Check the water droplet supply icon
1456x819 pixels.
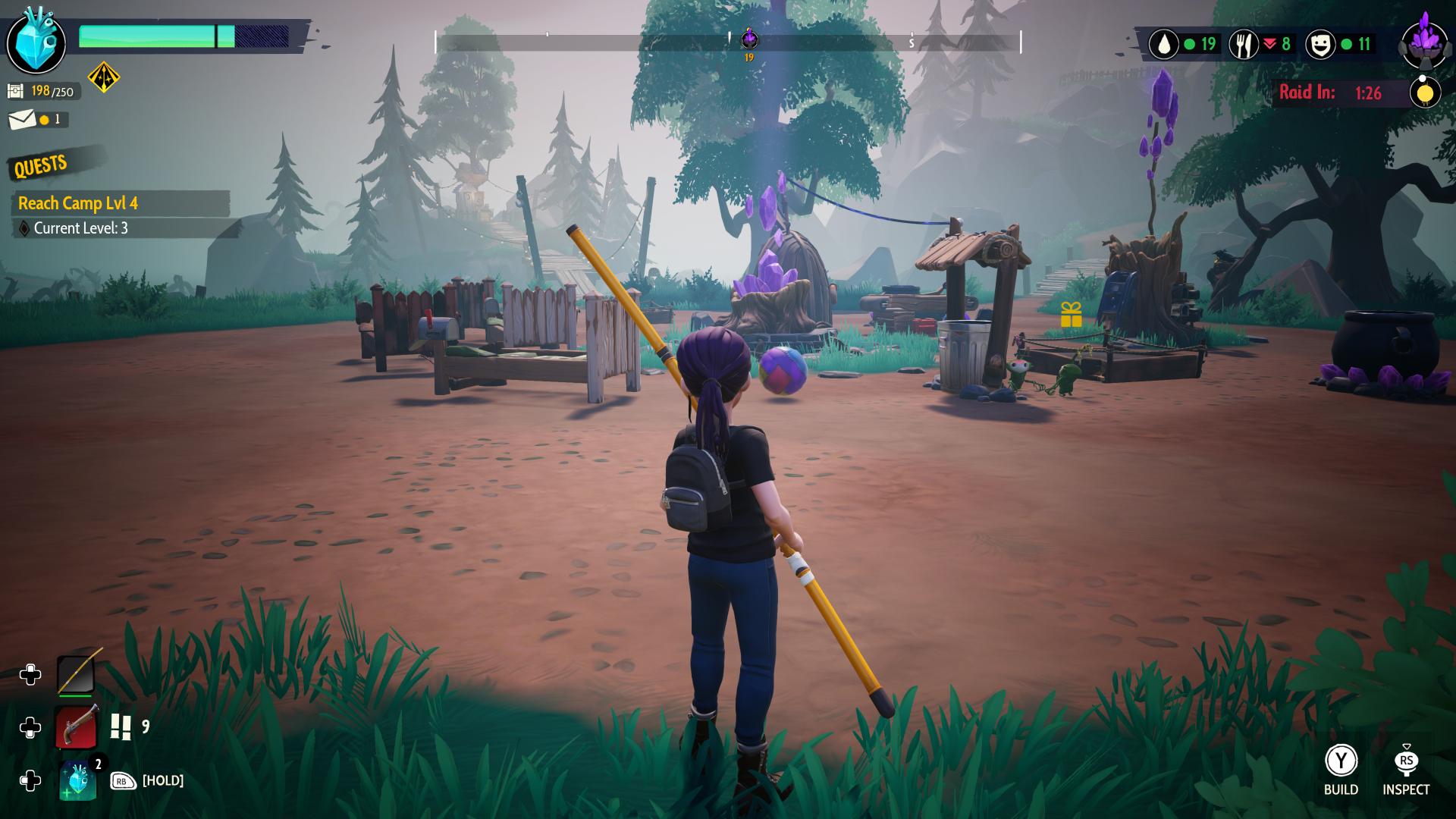pos(1163,45)
